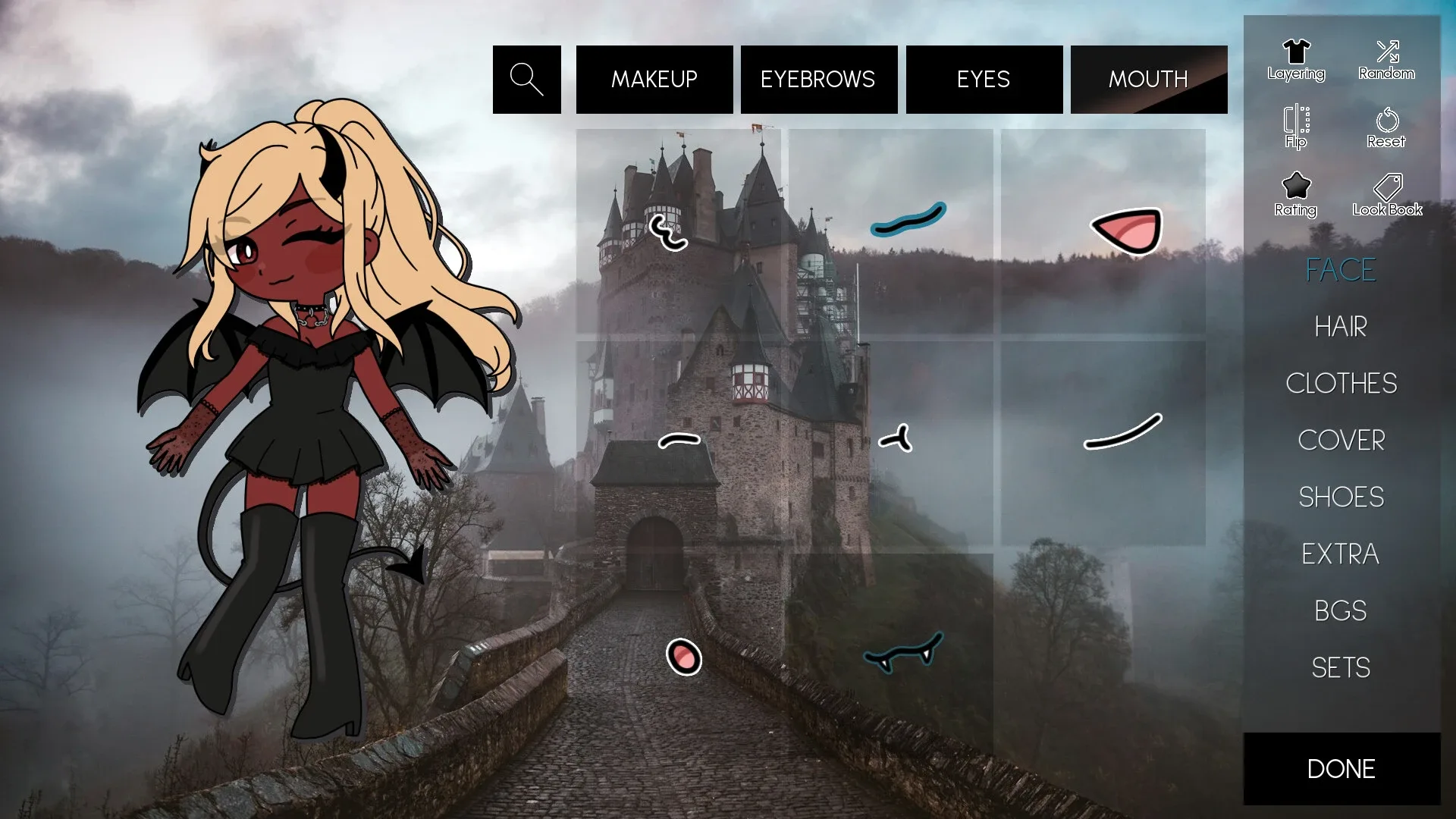Image resolution: width=1456 pixels, height=819 pixels.
Task: Open the HAIR category
Action: tap(1340, 326)
